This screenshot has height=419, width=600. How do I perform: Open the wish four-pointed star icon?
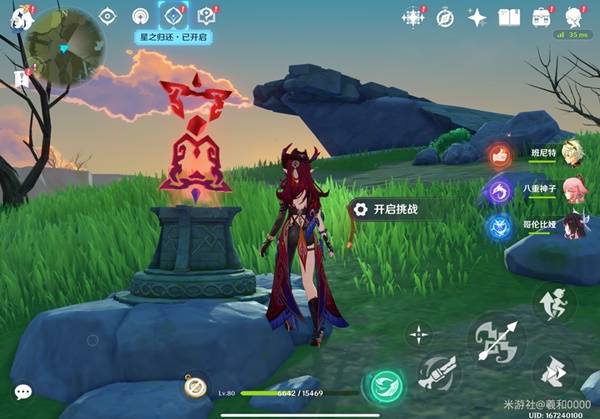(x=477, y=17)
